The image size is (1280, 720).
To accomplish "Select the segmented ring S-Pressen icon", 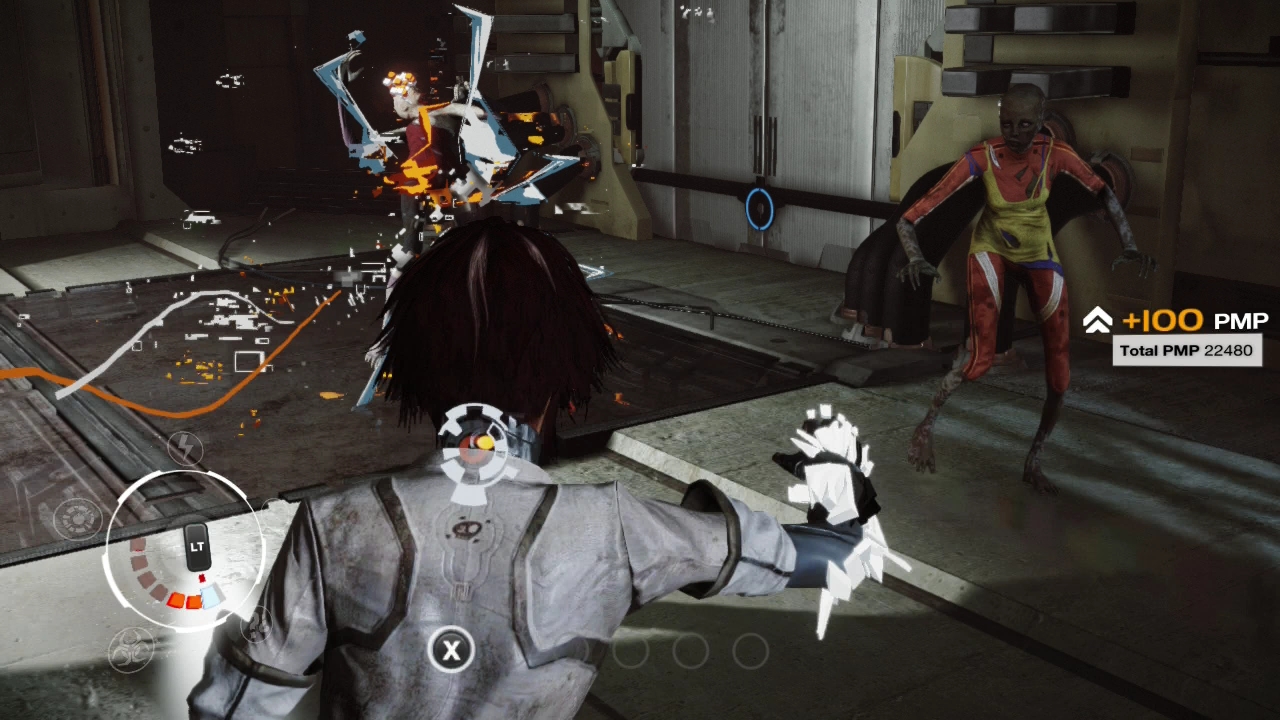I will [78, 519].
